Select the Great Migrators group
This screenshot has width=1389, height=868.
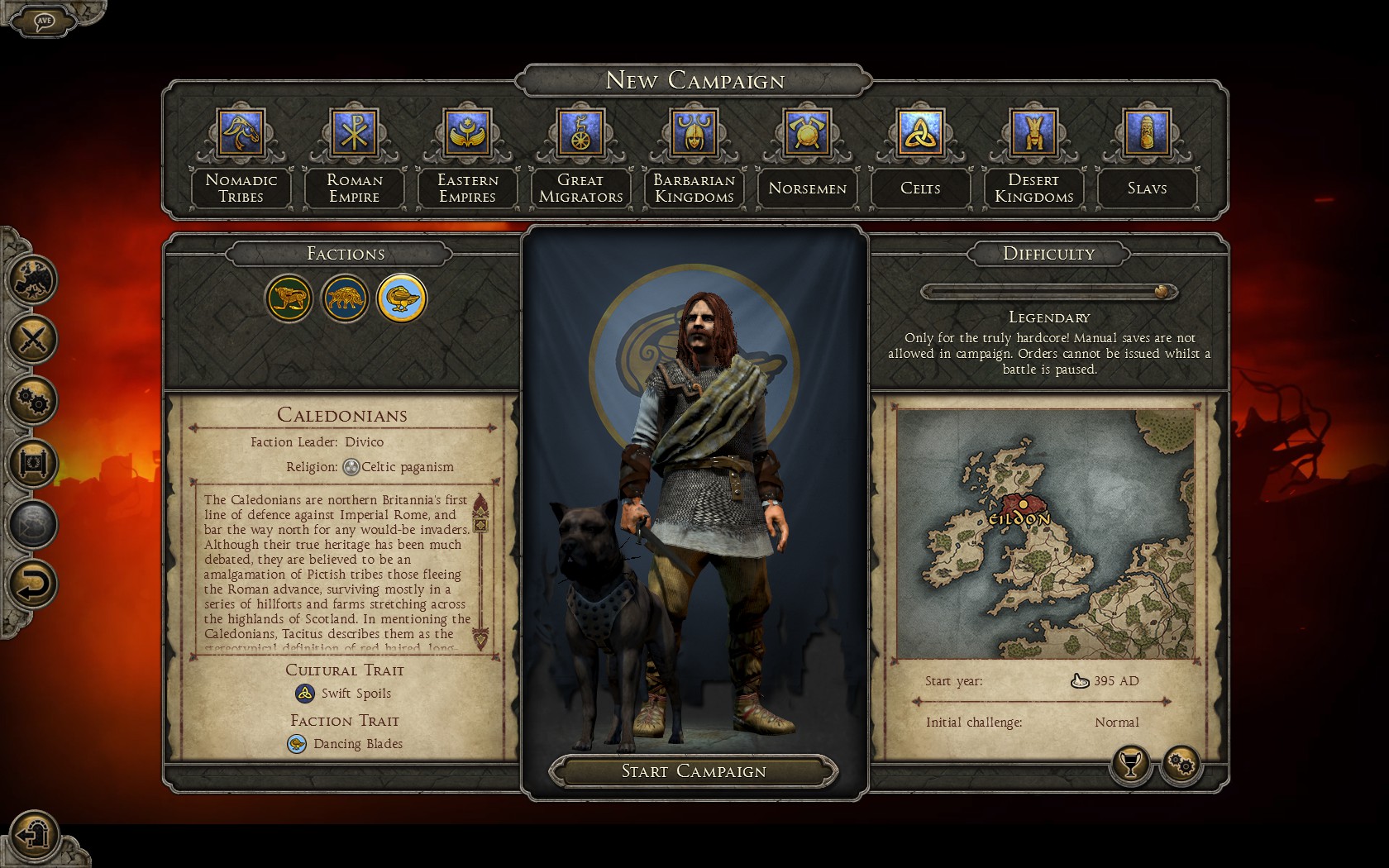(x=580, y=134)
